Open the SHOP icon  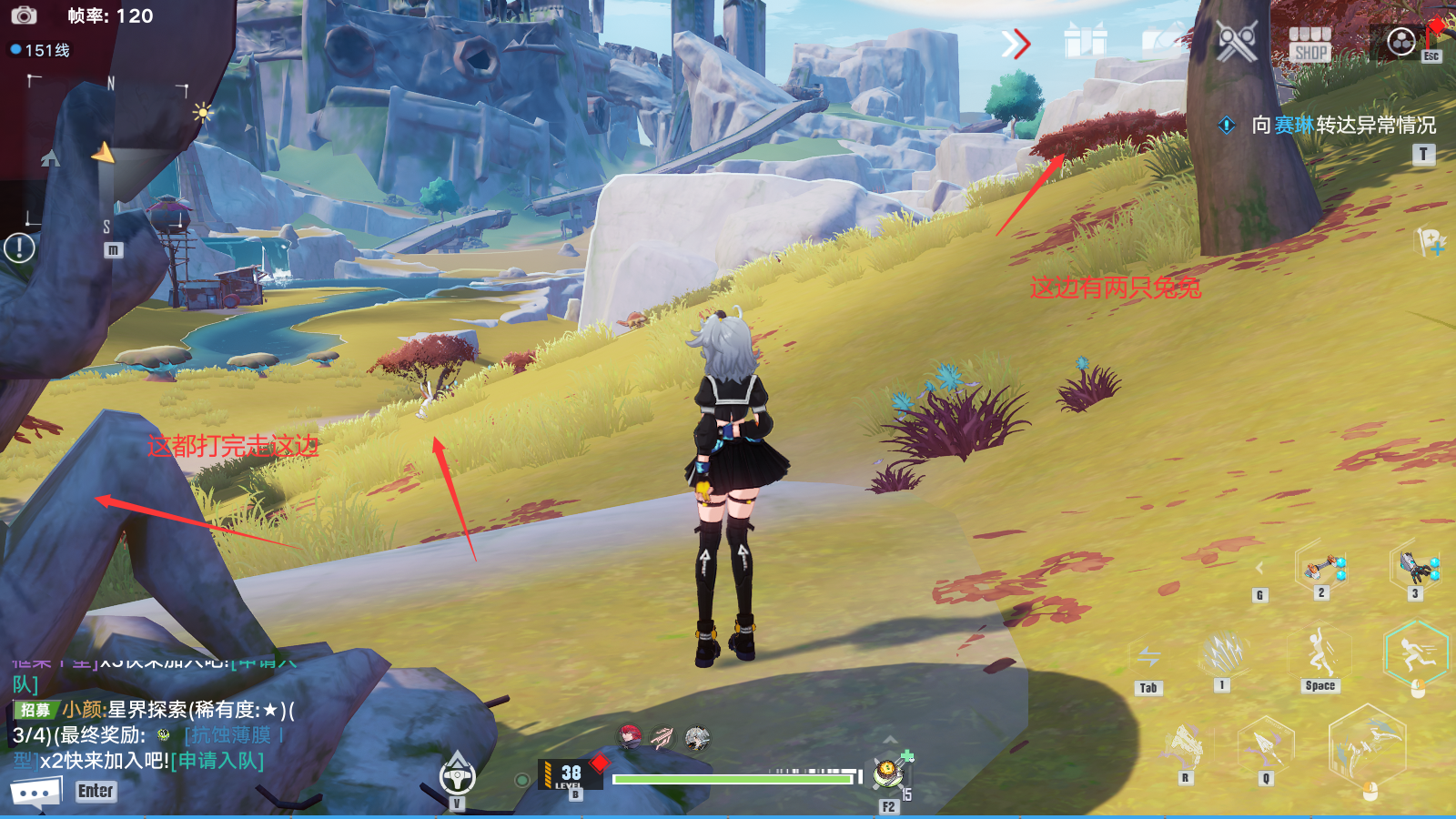coord(1310,43)
